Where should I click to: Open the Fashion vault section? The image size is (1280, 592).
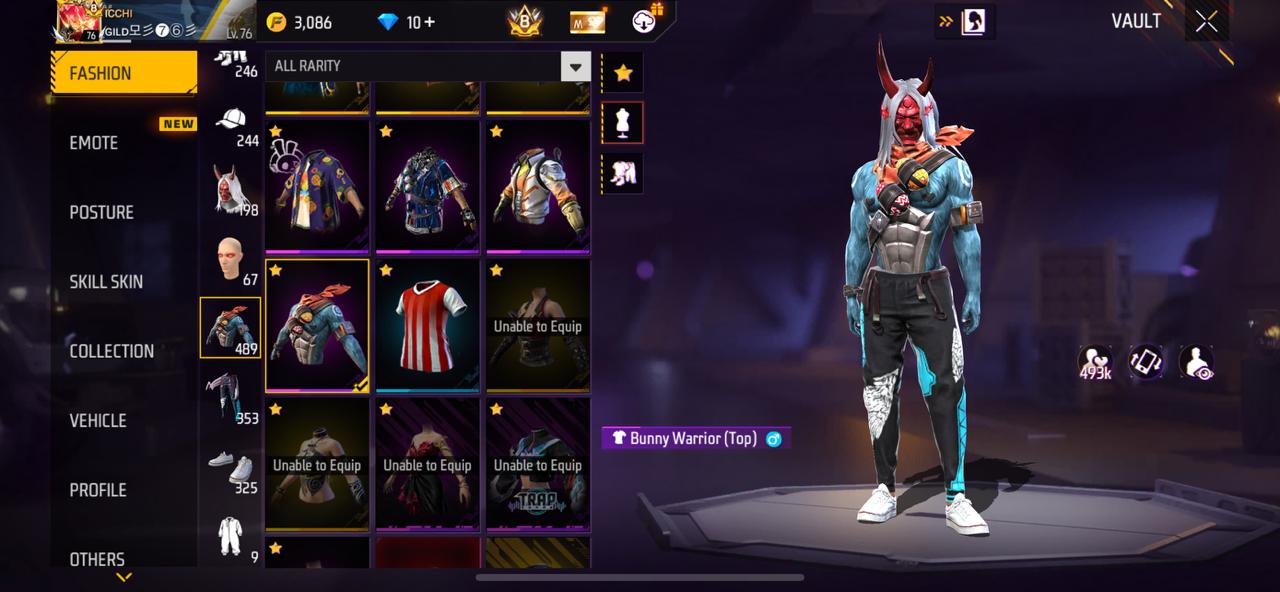click(x=123, y=73)
